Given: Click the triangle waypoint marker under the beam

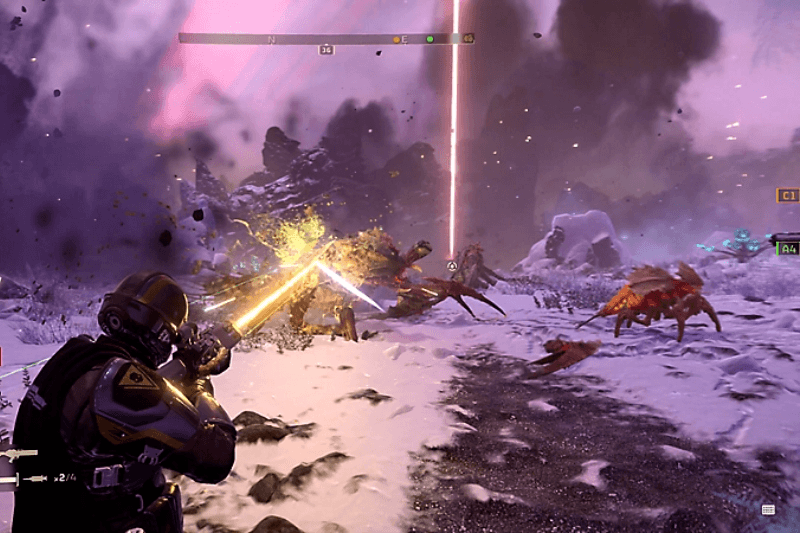Looking at the screenshot, I should click(452, 266).
